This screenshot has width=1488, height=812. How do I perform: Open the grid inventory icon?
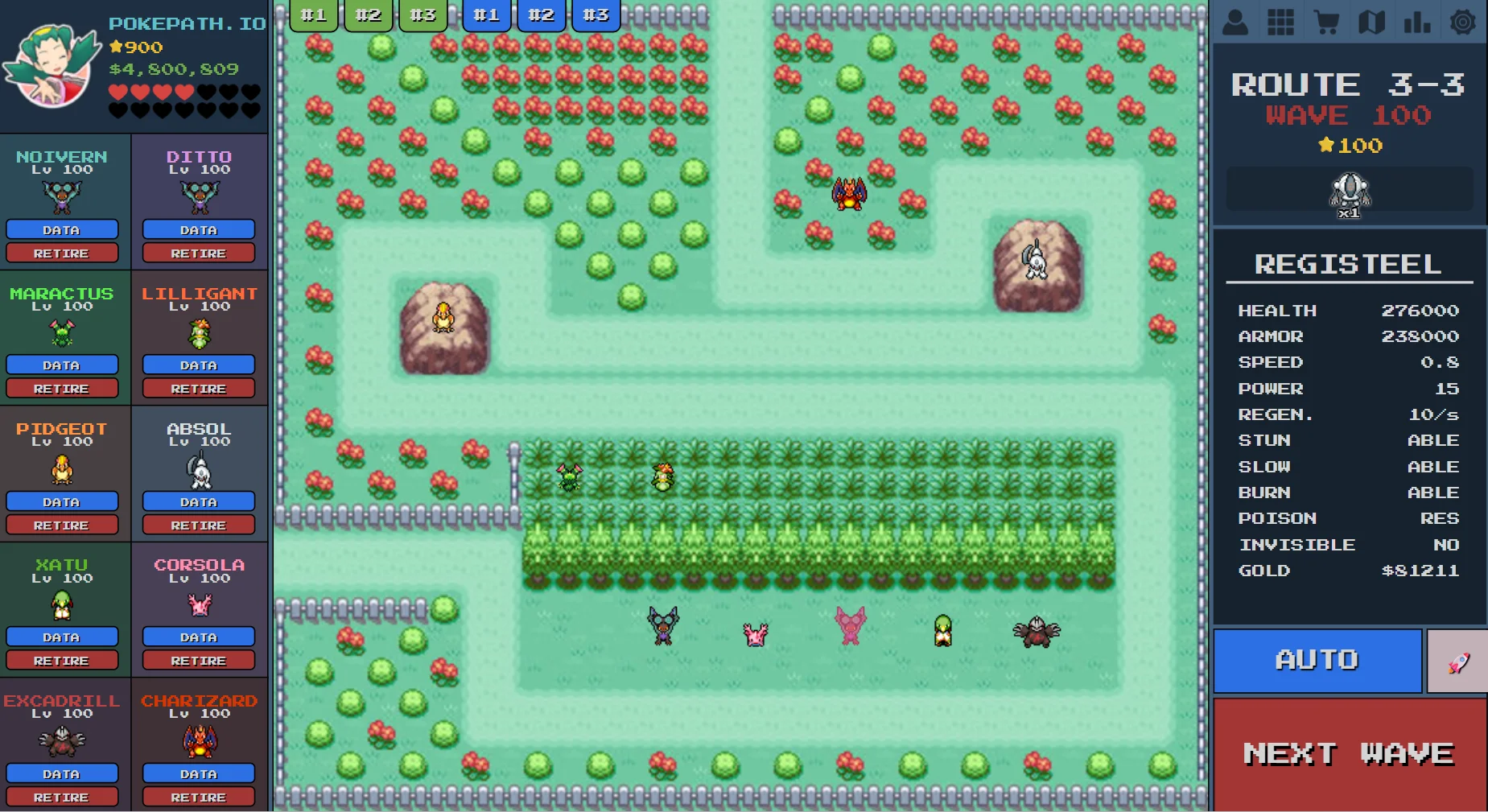coord(1280,21)
